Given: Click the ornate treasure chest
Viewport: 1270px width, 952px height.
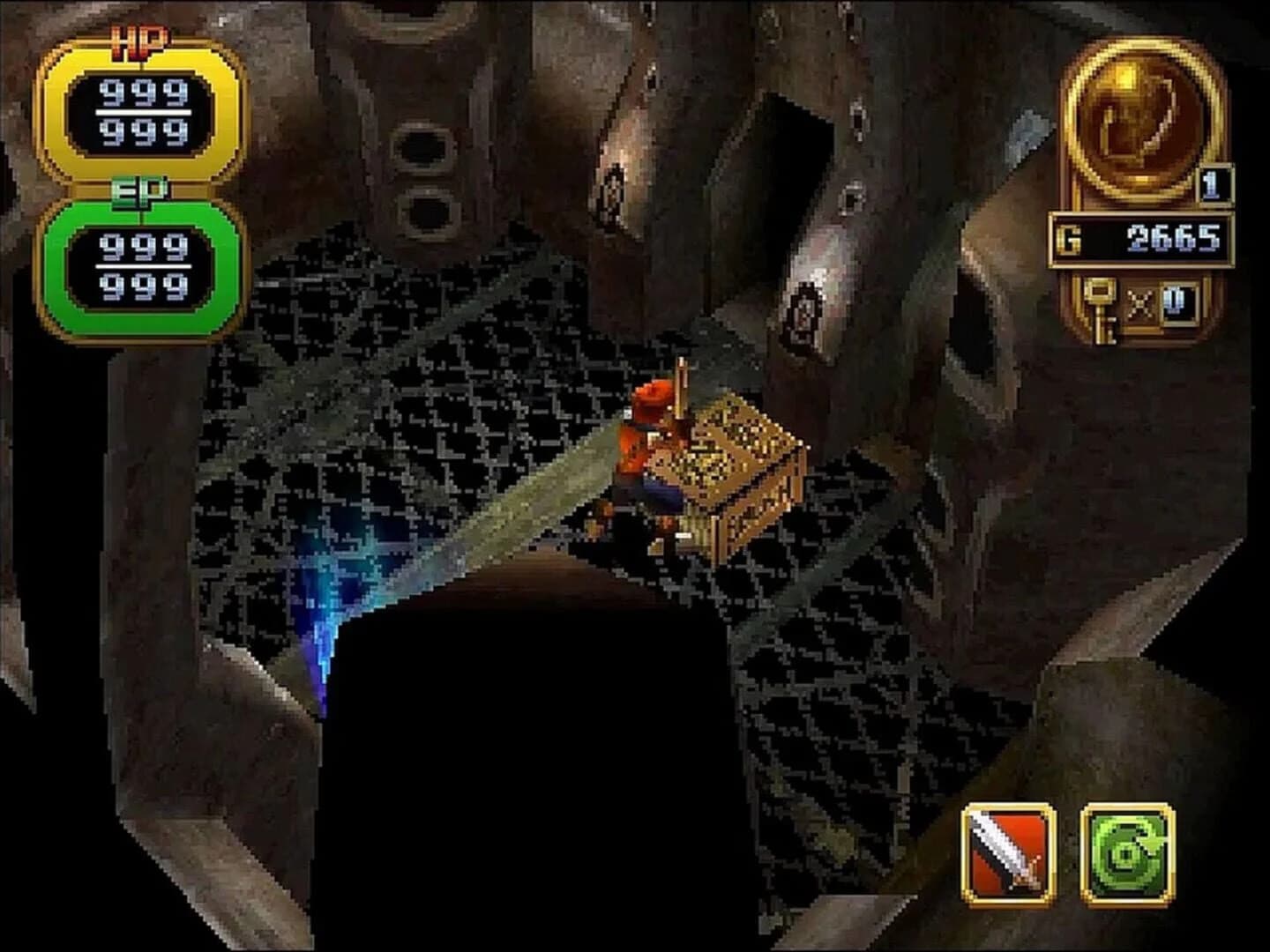Looking at the screenshot, I should 741,467.
